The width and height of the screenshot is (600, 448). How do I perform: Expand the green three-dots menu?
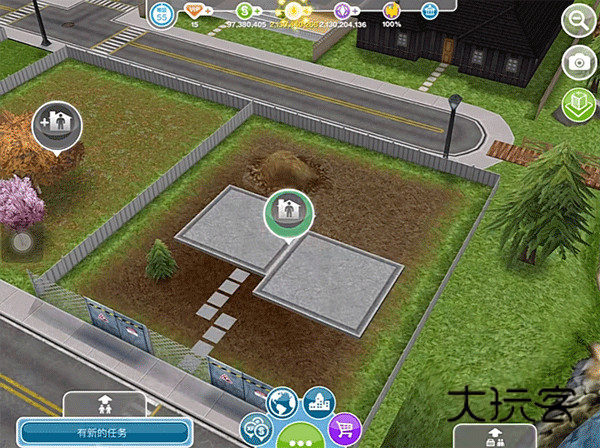tap(299, 437)
